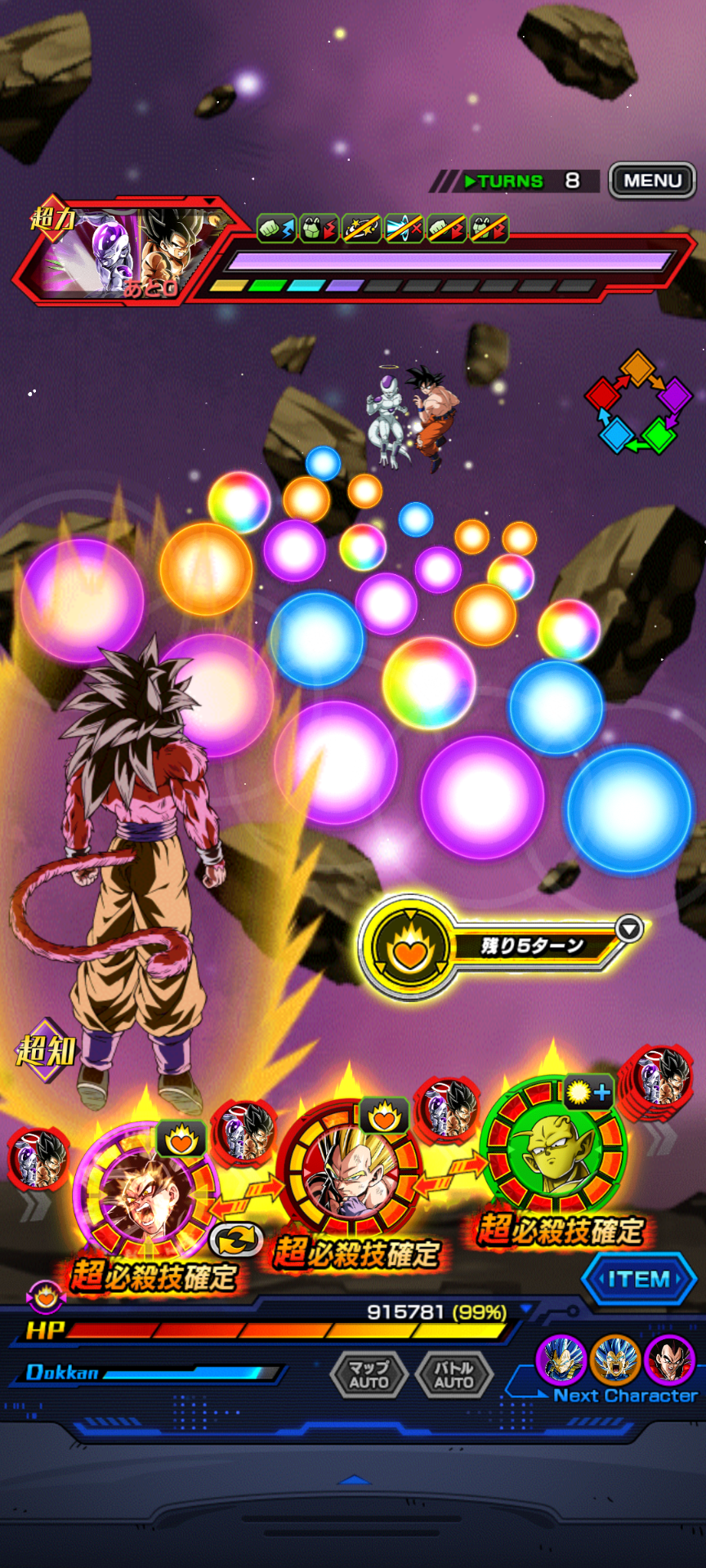The image size is (706, 1568).
Task: Tap the large rainbow ki orb in center
Action: pyautogui.click(x=429, y=683)
